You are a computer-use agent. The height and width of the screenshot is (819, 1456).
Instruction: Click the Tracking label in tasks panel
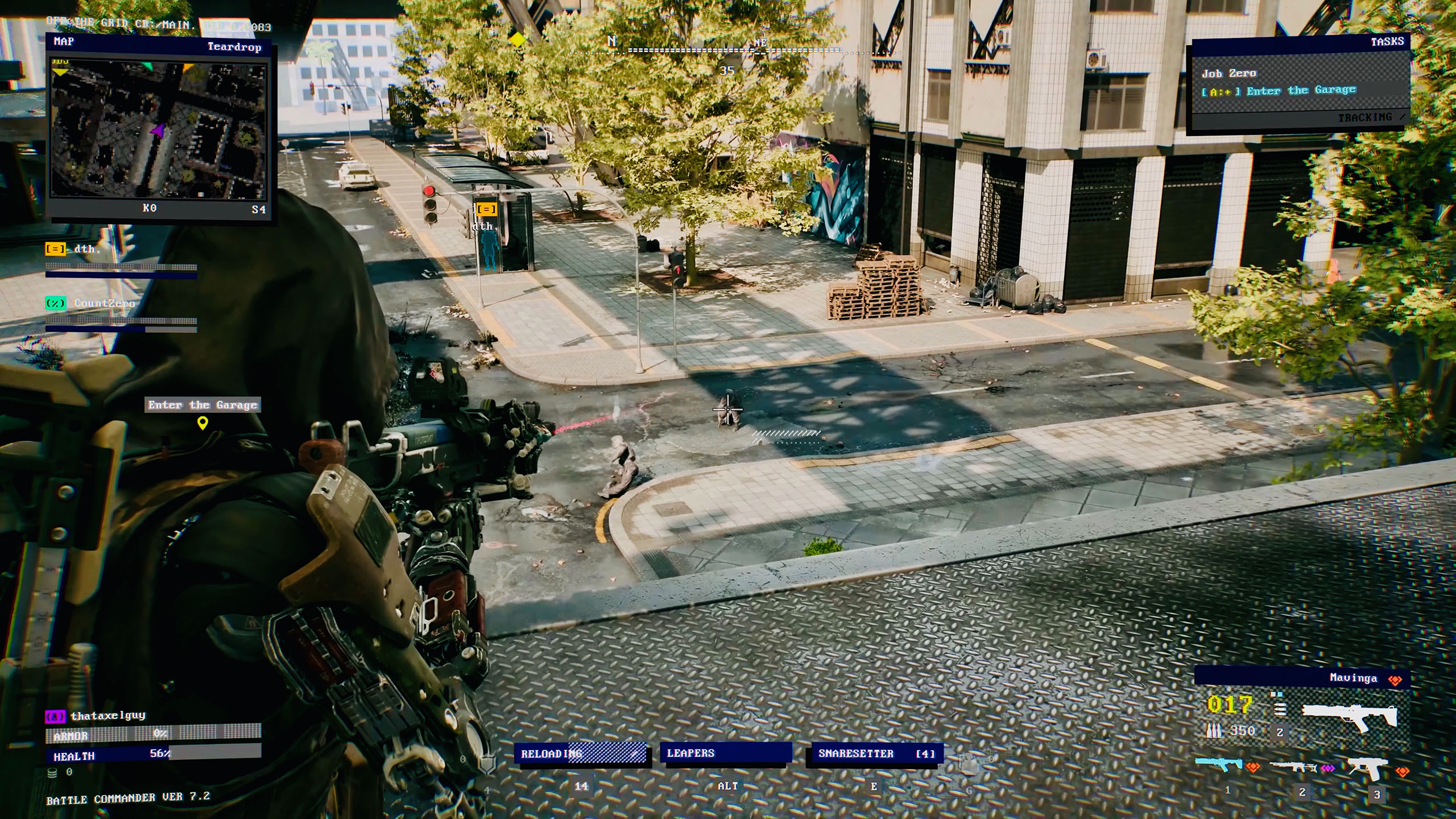[1365, 117]
